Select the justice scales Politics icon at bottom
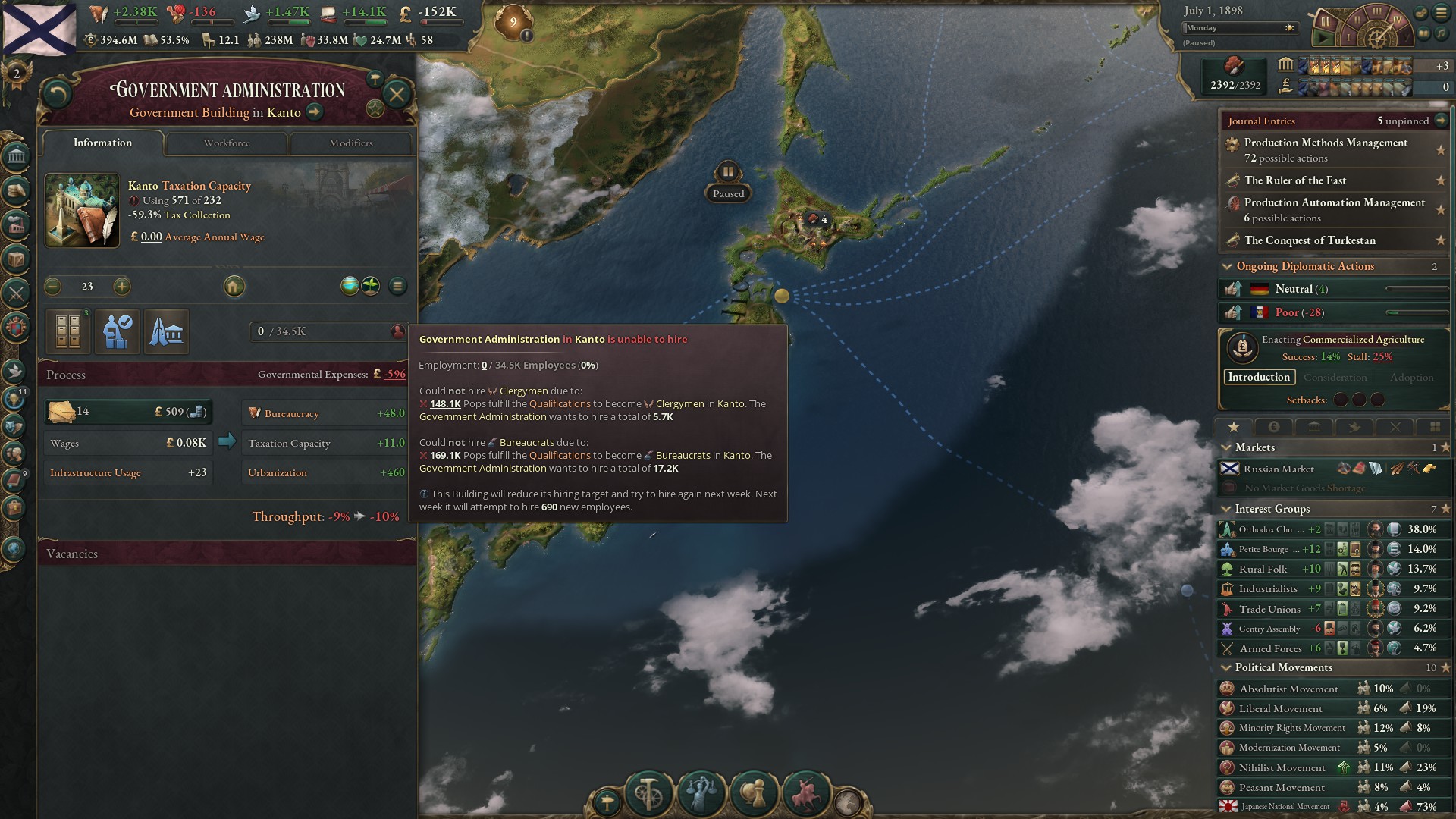Viewport: 1456px width, 819px height. (702, 793)
